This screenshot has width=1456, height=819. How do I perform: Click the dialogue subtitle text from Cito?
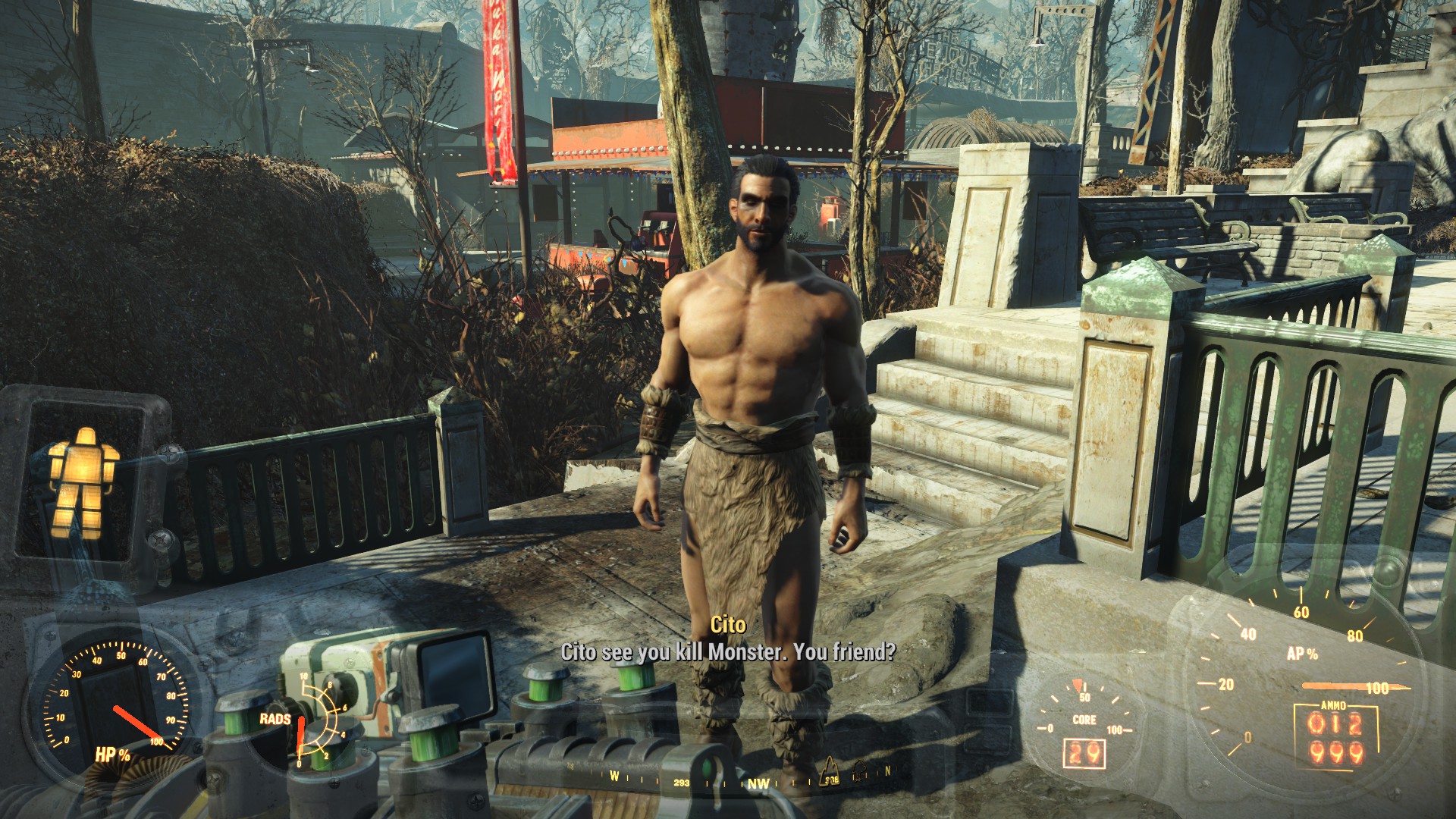coord(728,651)
